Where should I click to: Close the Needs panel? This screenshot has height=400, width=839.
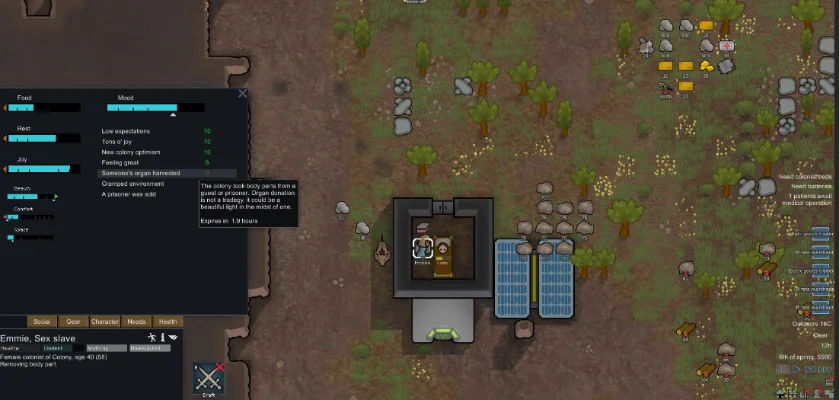(x=242, y=94)
